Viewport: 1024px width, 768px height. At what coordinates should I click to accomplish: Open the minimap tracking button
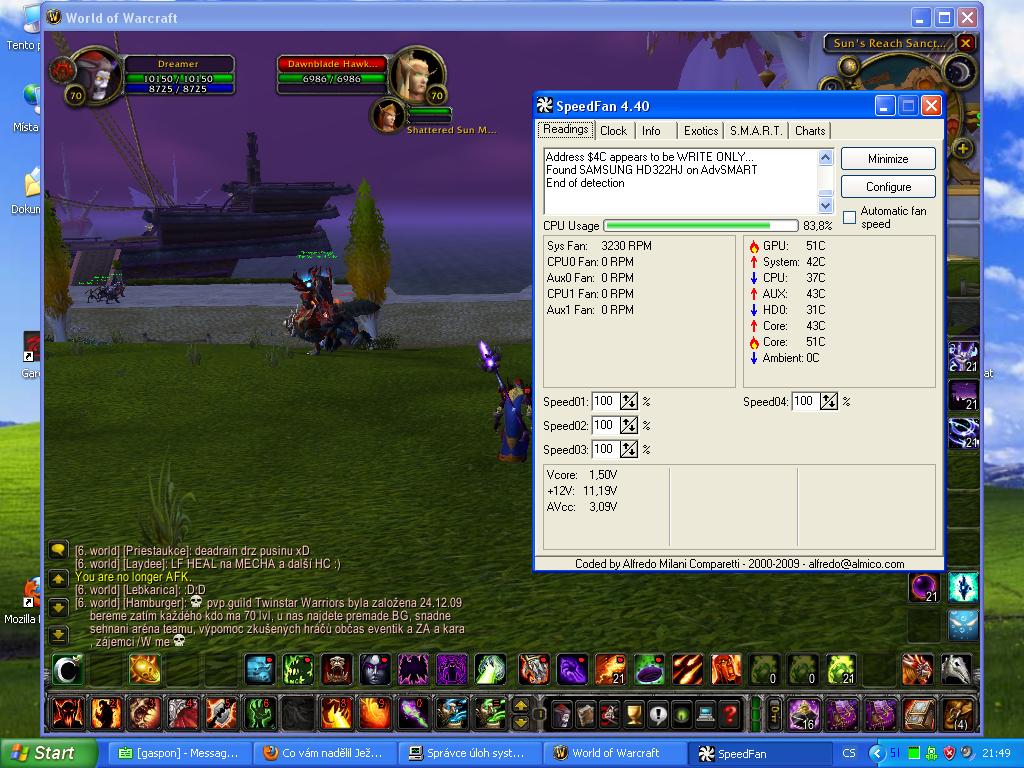click(851, 67)
